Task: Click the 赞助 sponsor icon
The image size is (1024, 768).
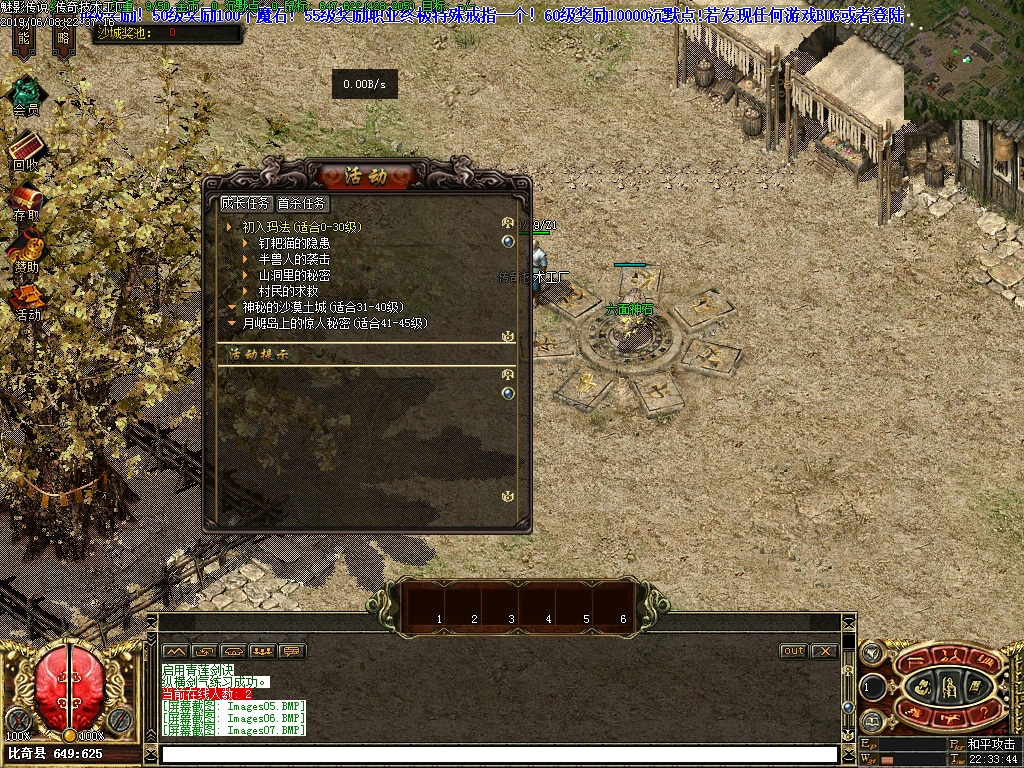Action: [x=26, y=249]
